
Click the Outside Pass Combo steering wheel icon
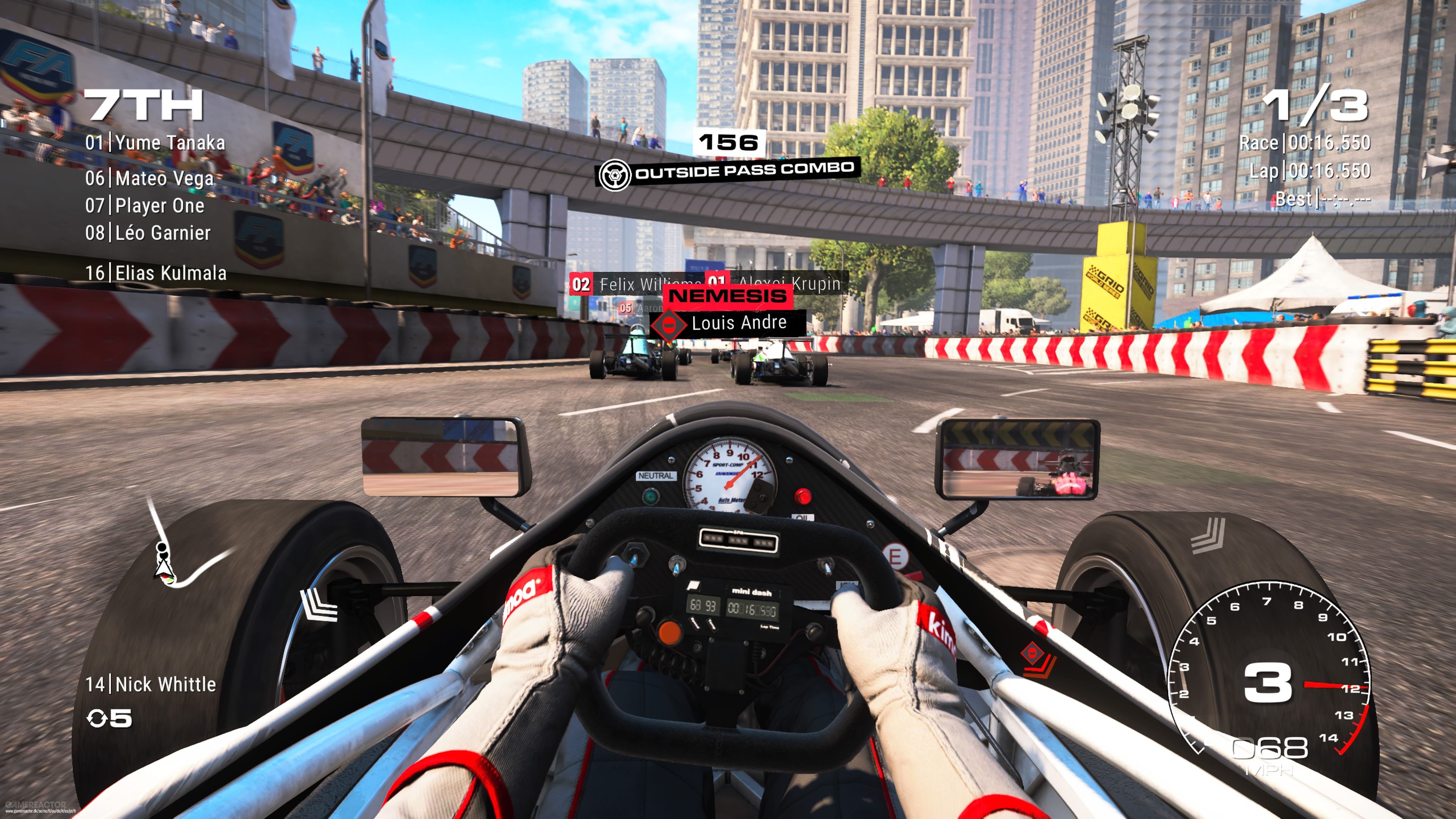(x=614, y=175)
